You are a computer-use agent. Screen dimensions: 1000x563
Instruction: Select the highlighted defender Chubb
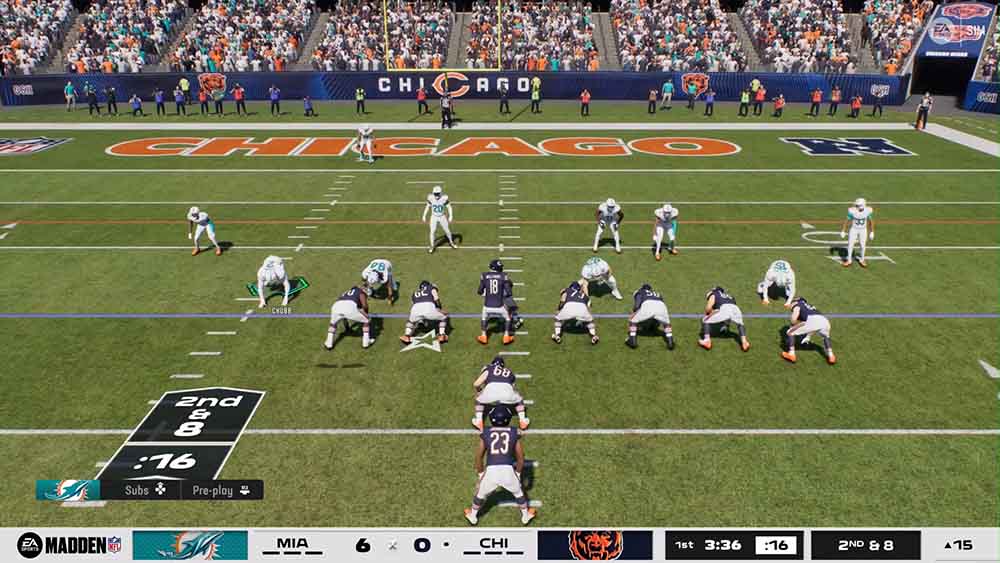coord(272,279)
